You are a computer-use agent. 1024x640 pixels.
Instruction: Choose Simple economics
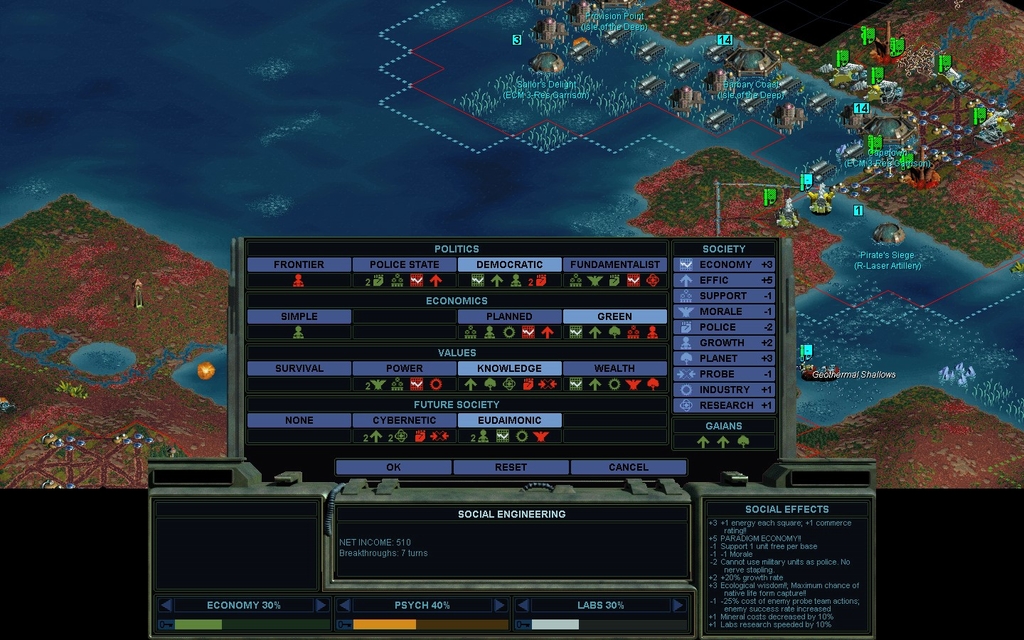299,317
